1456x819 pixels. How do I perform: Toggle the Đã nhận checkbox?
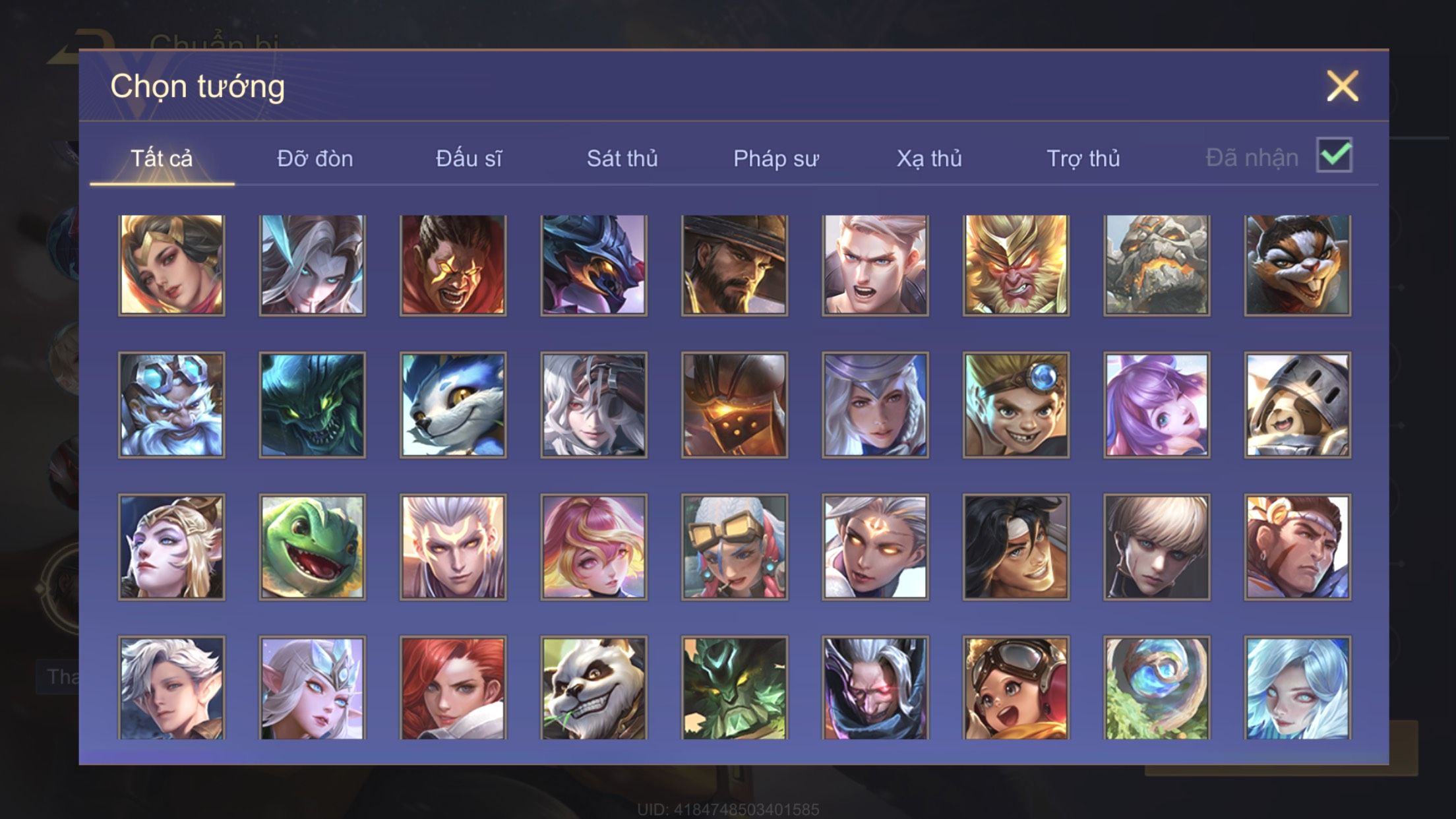coord(1333,156)
